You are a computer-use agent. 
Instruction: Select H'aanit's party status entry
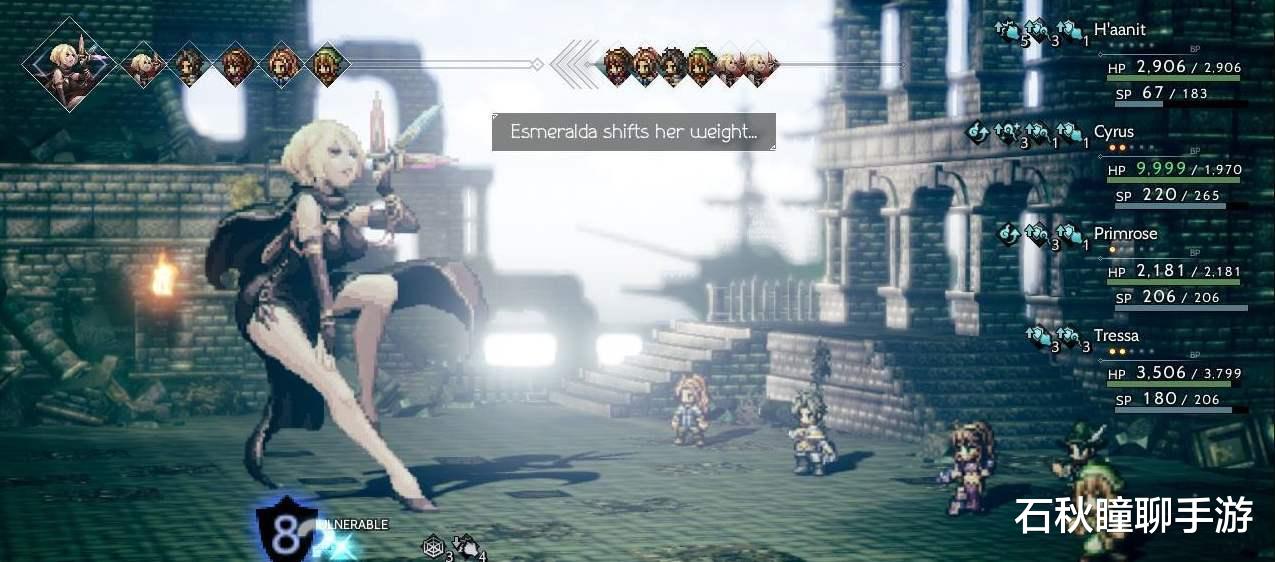[1119, 30]
